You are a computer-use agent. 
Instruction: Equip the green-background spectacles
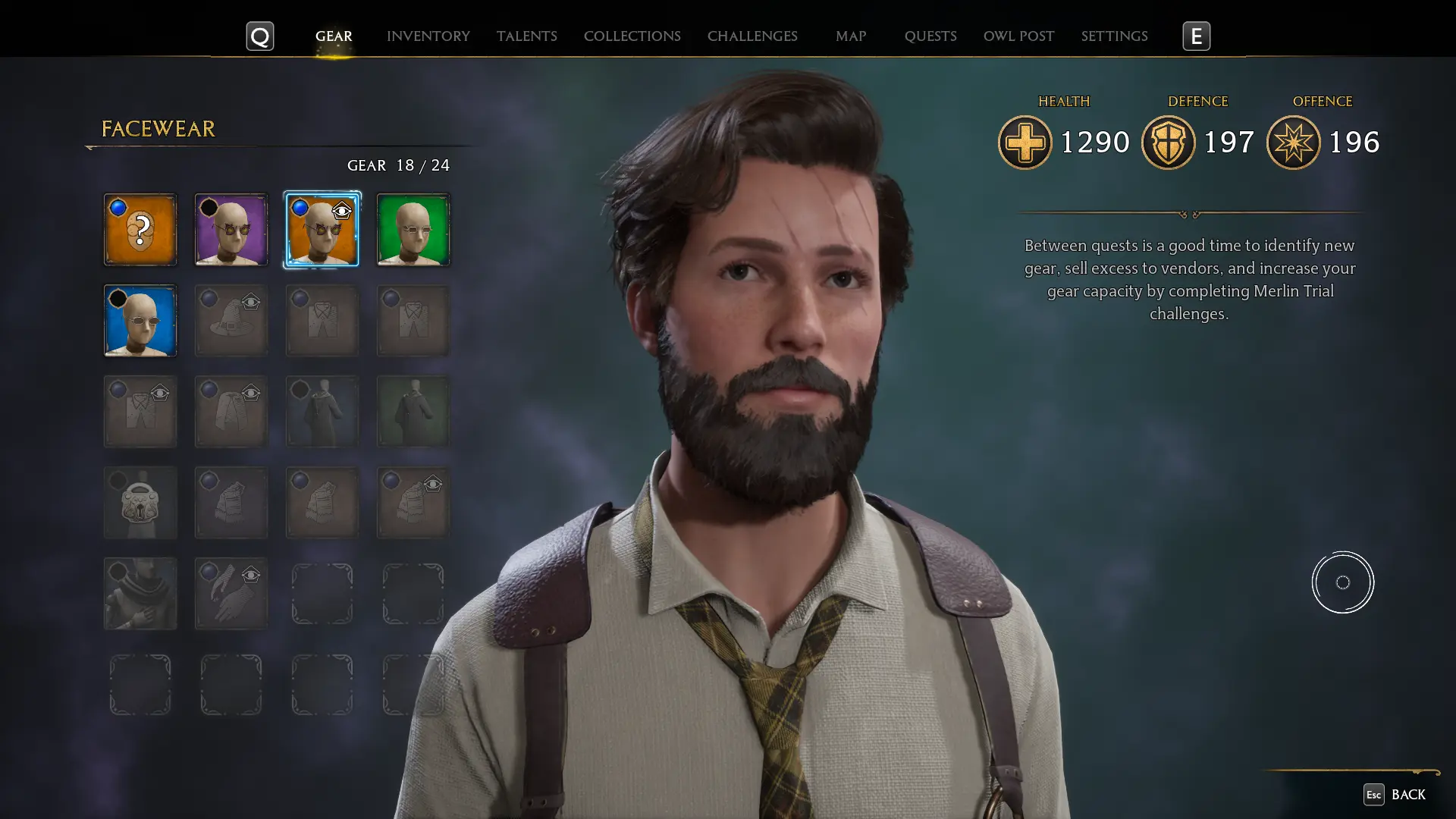(x=413, y=230)
